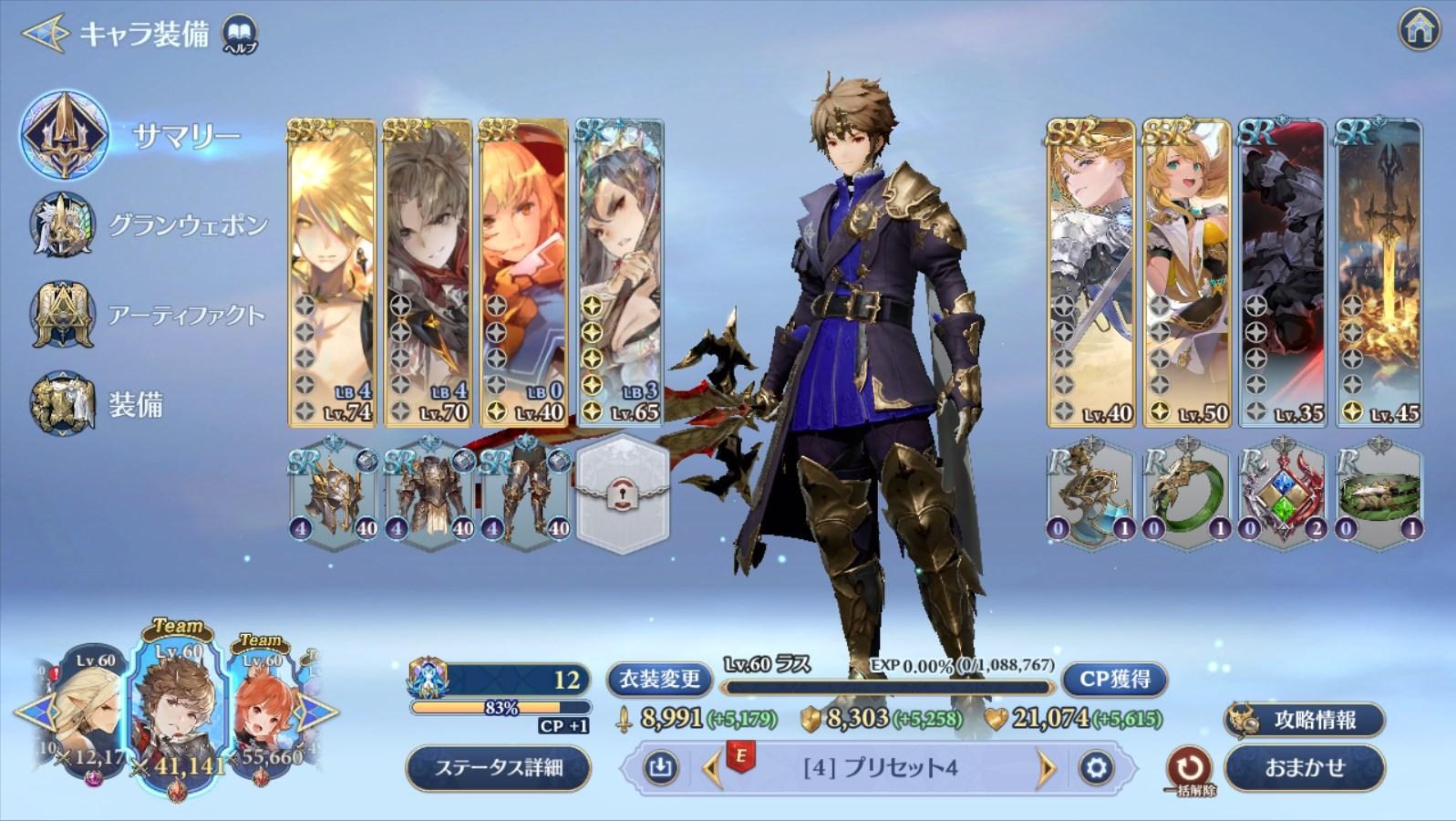This screenshot has width=1456, height=821.
Task: Go back with the top-left arrow
Action: pyautogui.click(x=44, y=34)
